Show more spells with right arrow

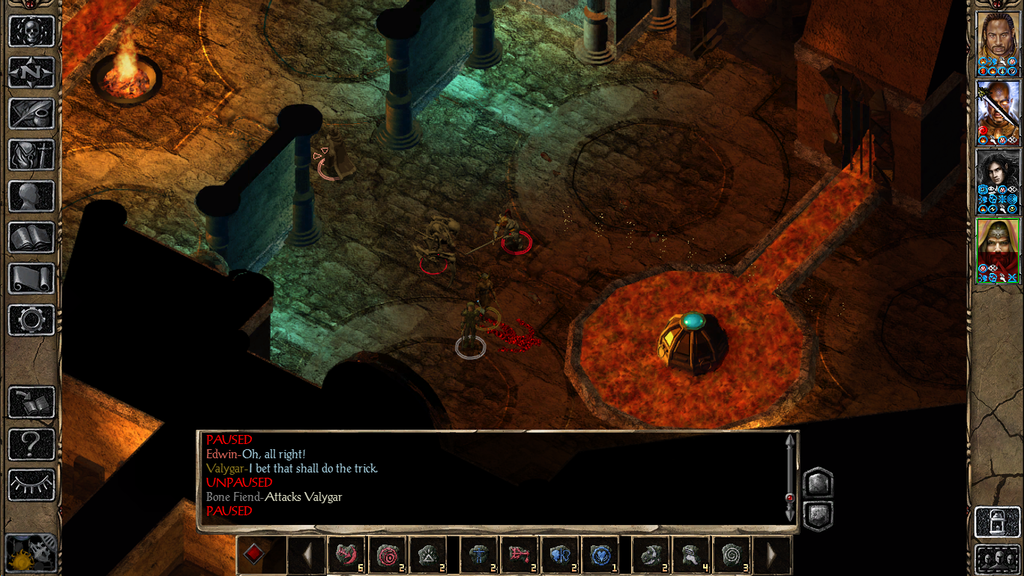(771, 553)
